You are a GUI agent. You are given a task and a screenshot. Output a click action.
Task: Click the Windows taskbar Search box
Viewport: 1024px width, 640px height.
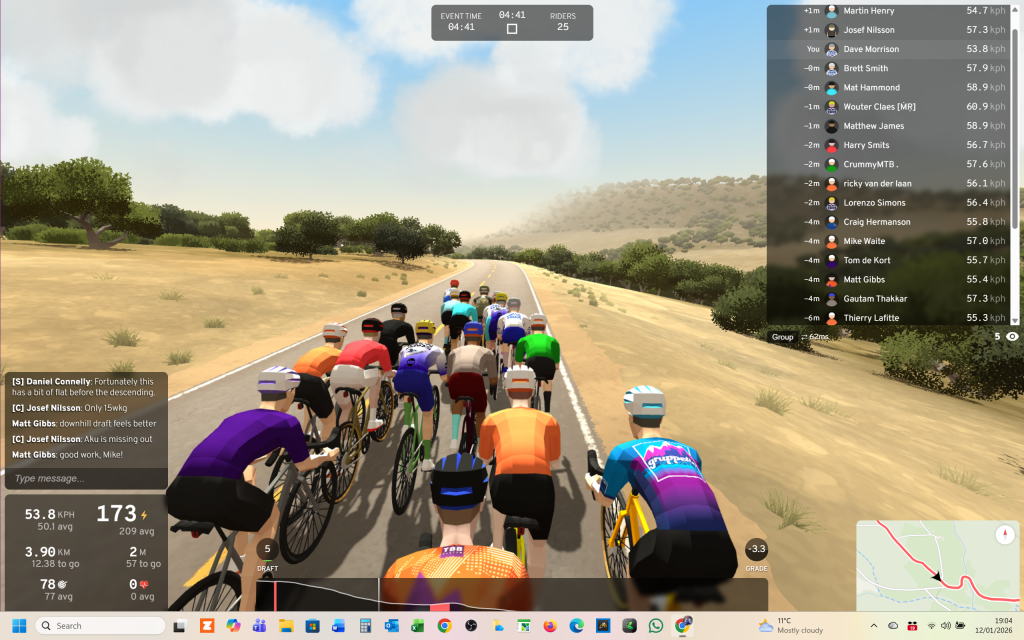100,626
